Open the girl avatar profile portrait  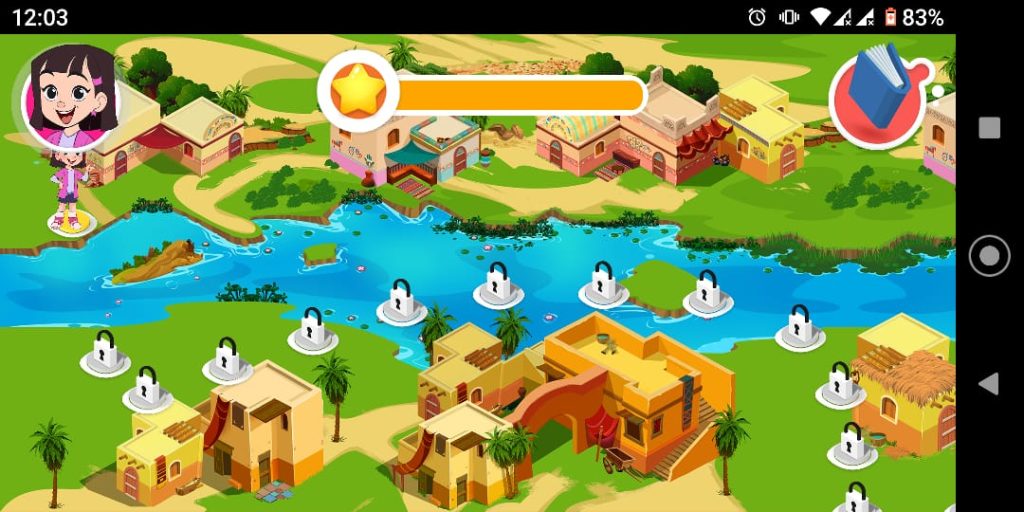click(x=72, y=97)
